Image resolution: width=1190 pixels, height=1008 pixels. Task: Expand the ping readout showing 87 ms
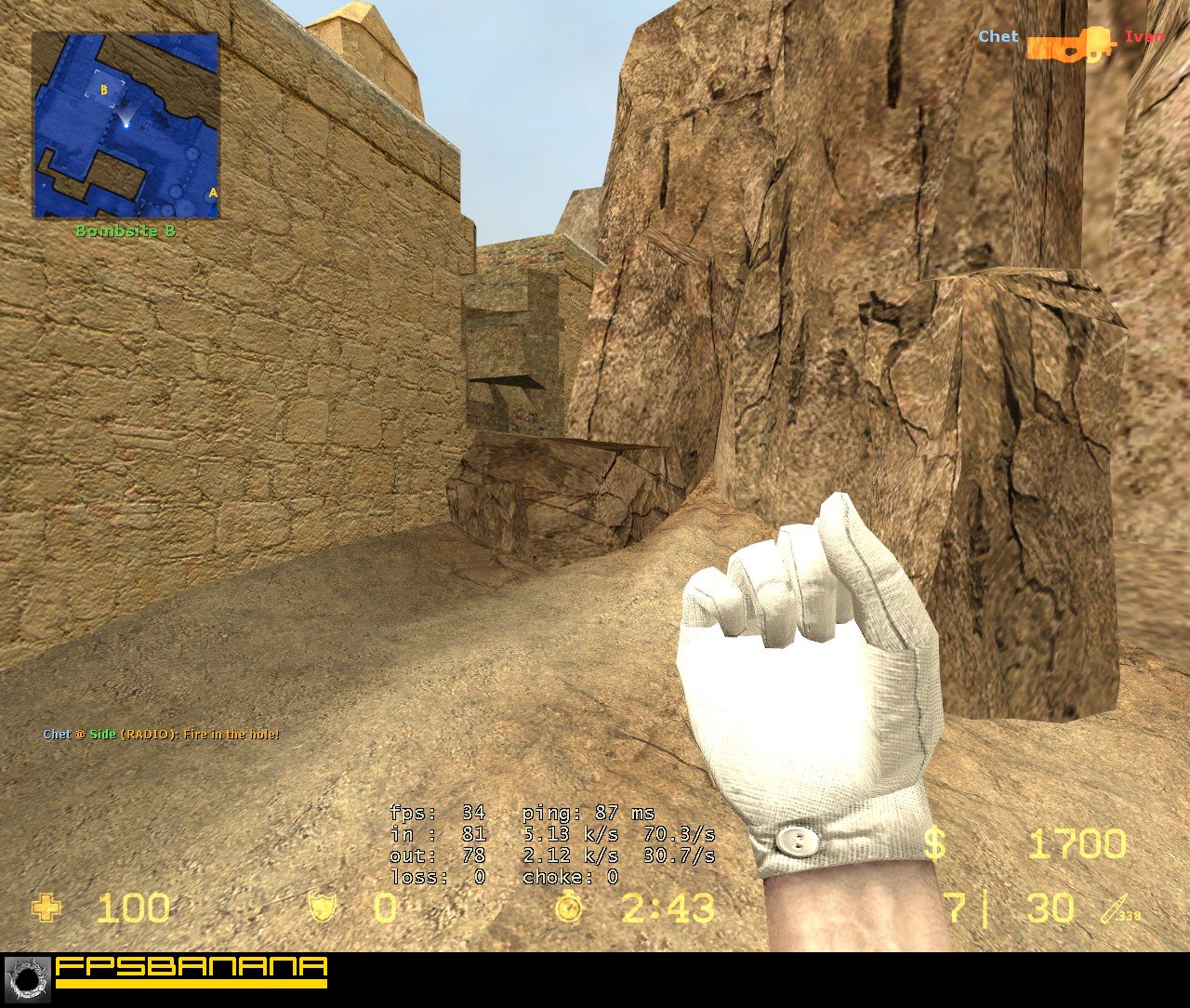click(x=588, y=812)
